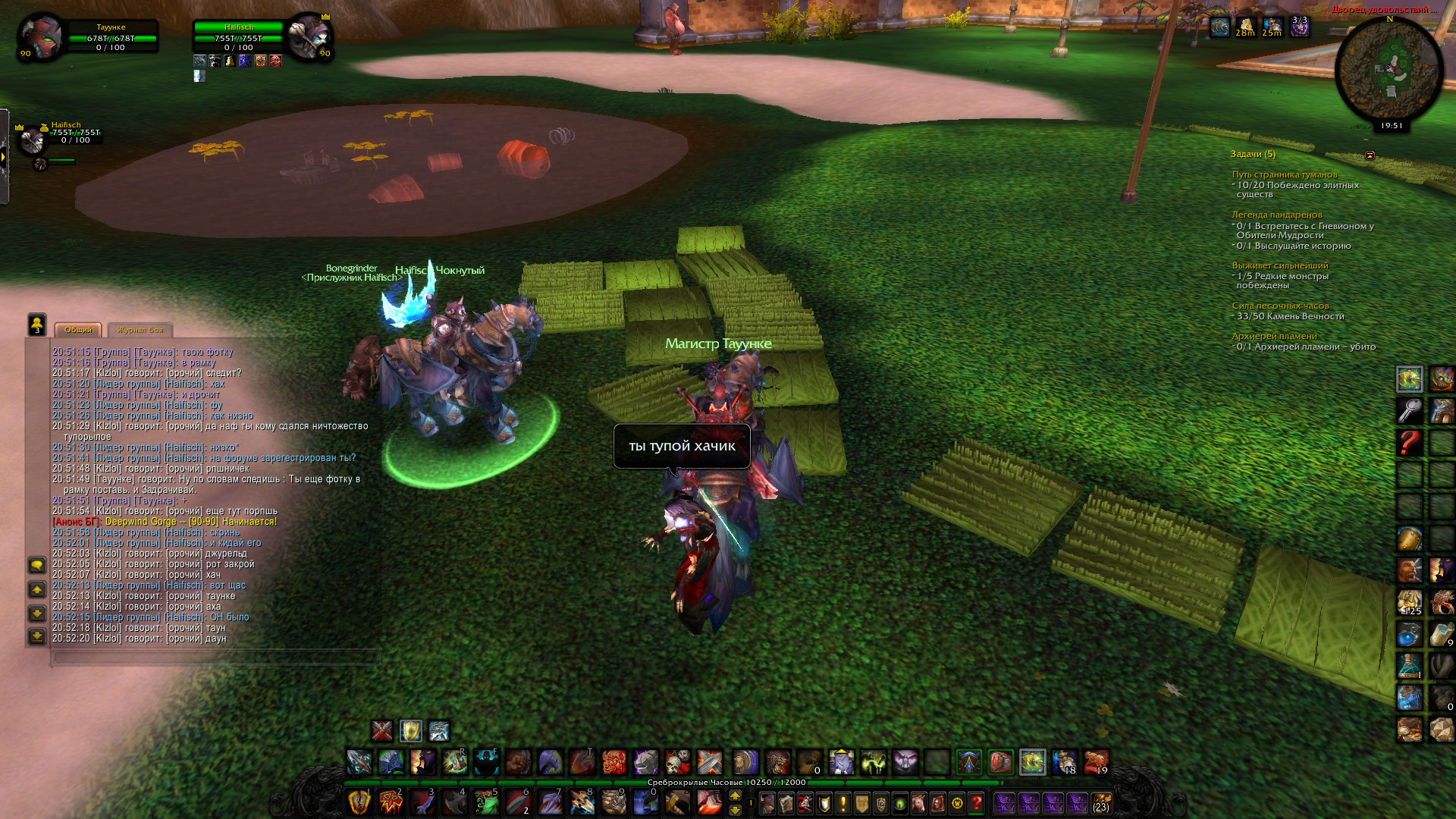
Task: Click the chat speech bubble menu button
Action: click(x=36, y=566)
